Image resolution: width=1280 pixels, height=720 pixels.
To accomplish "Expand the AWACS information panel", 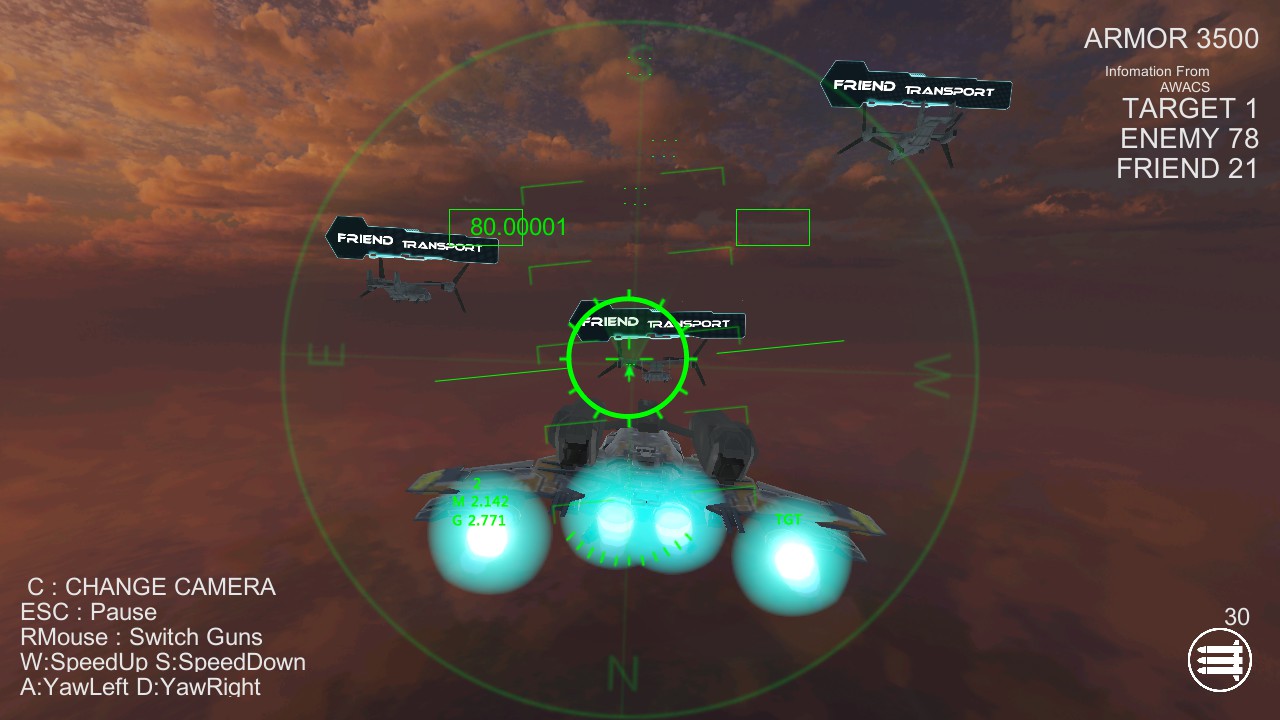I will tap(1156, 78).
